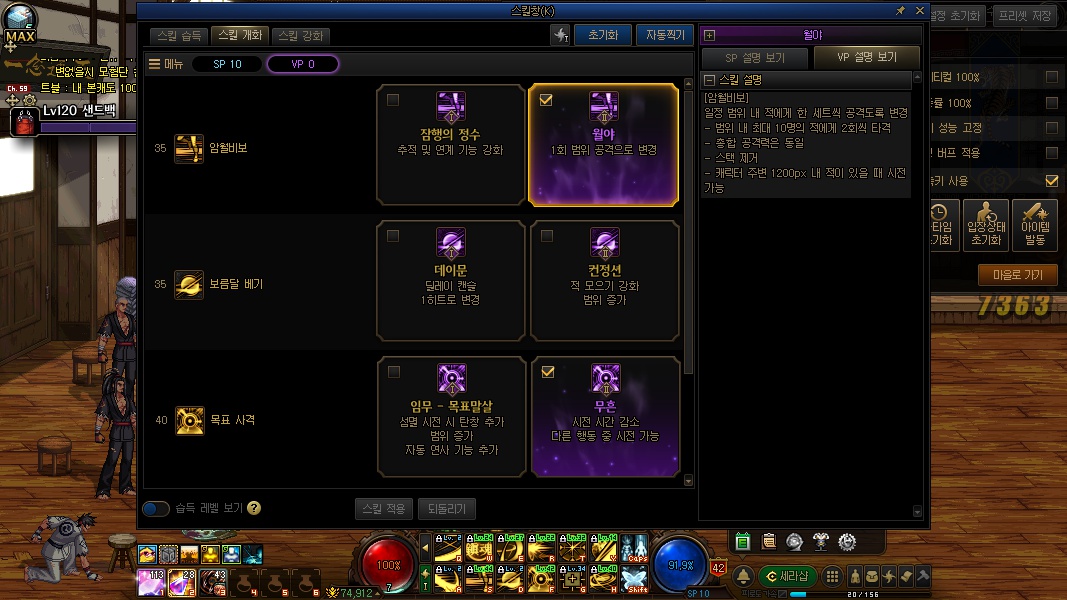Click the 자동찍기 auto-assign button

664,35
